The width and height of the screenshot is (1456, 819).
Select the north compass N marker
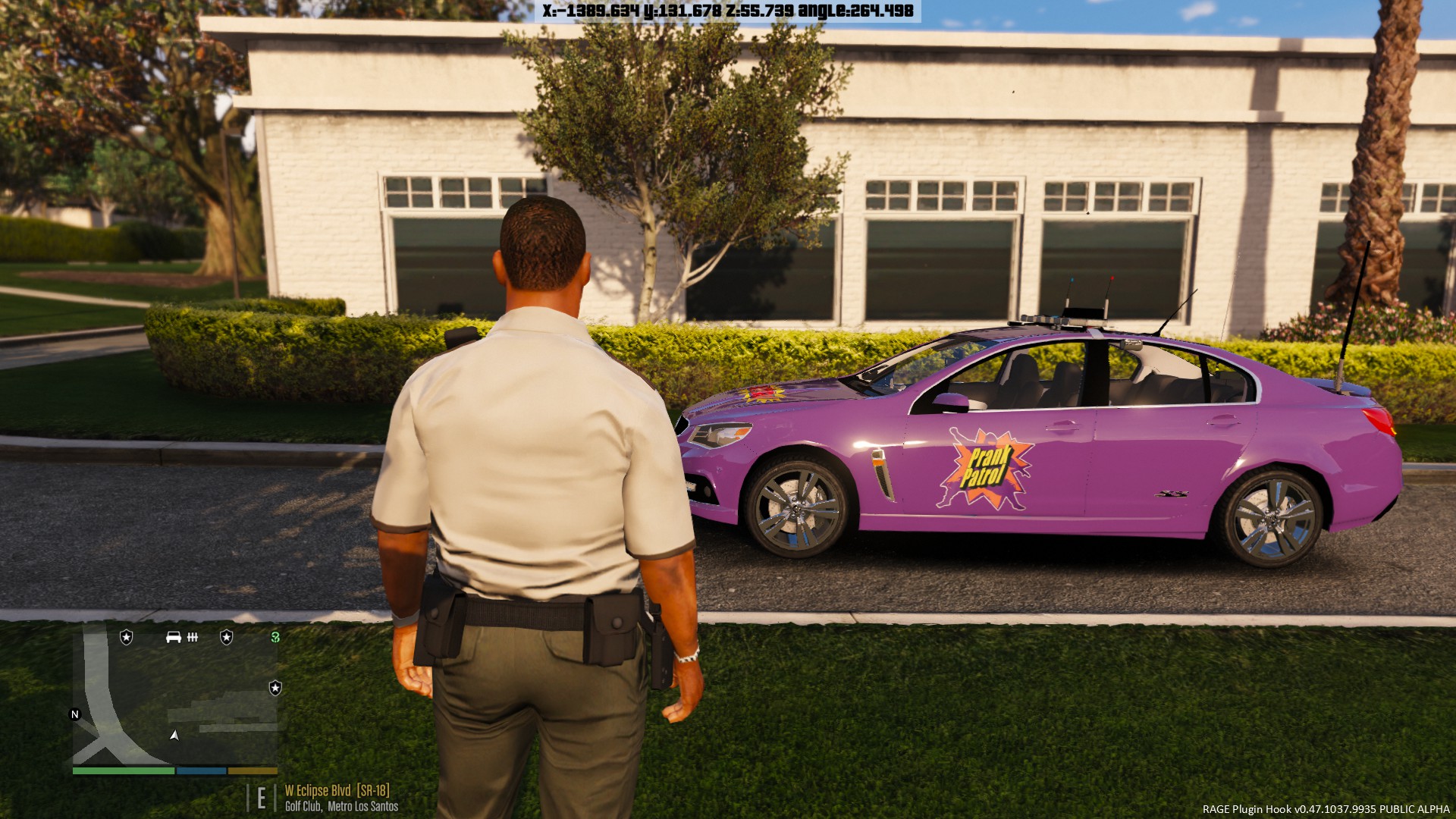[75, 714]
